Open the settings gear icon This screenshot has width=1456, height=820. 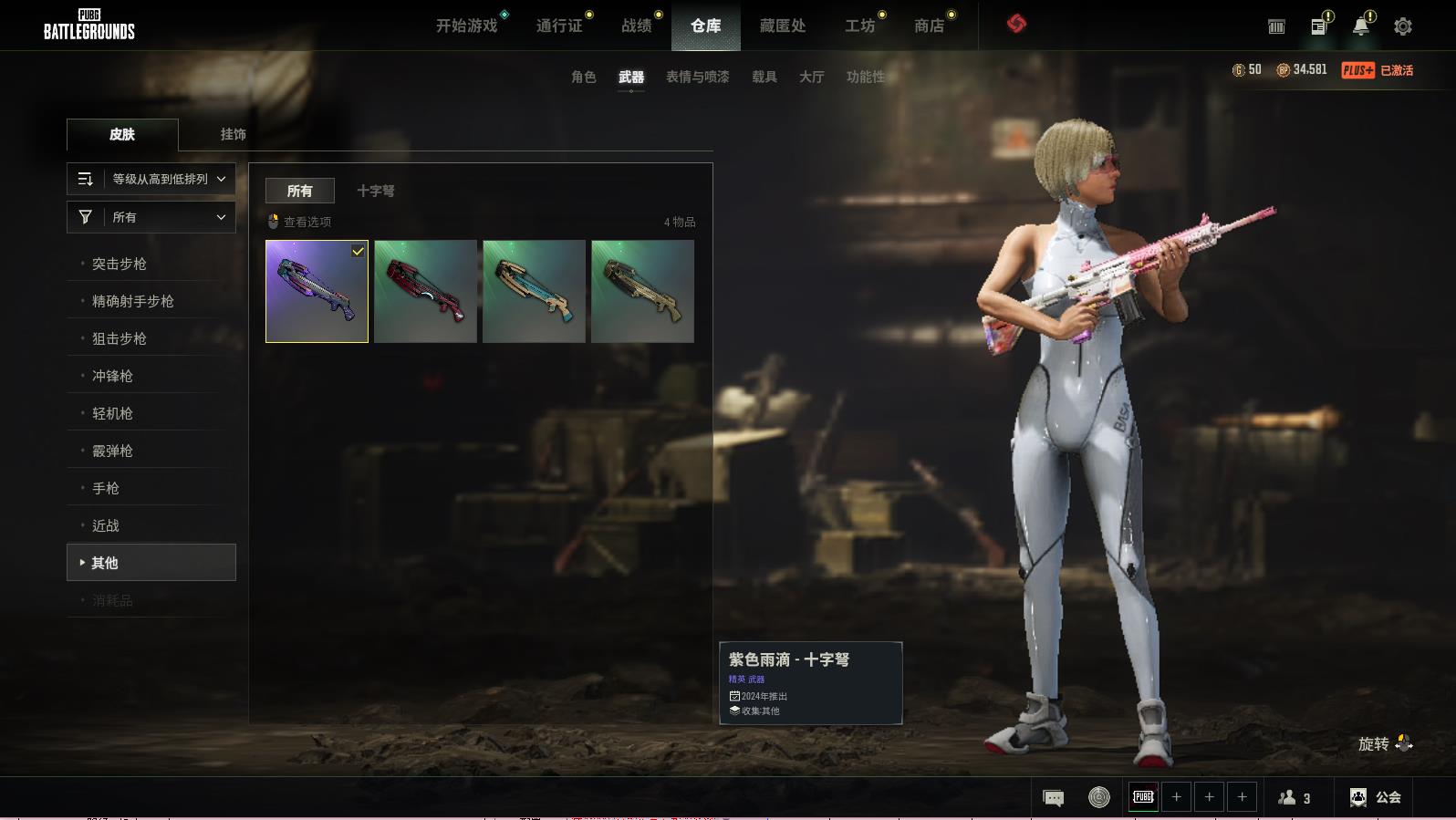point(1402,26)
